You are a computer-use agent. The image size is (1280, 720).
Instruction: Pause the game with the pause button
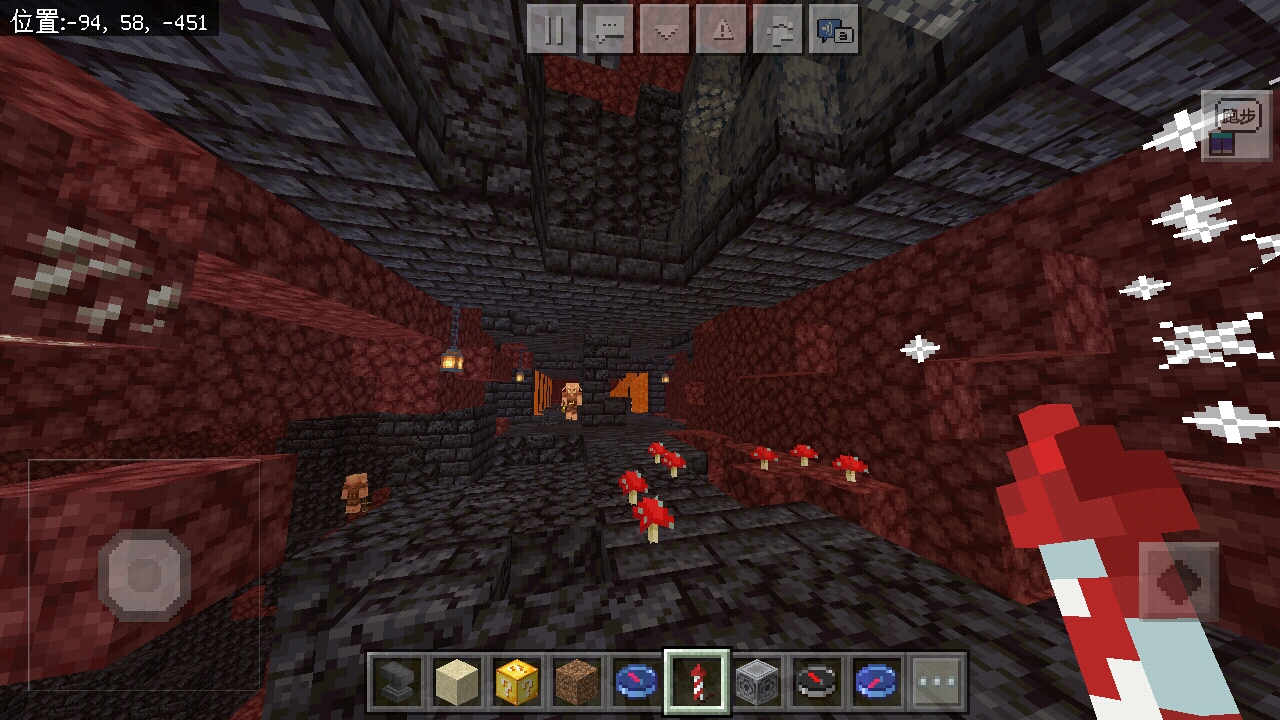click(x=552, y=30)
